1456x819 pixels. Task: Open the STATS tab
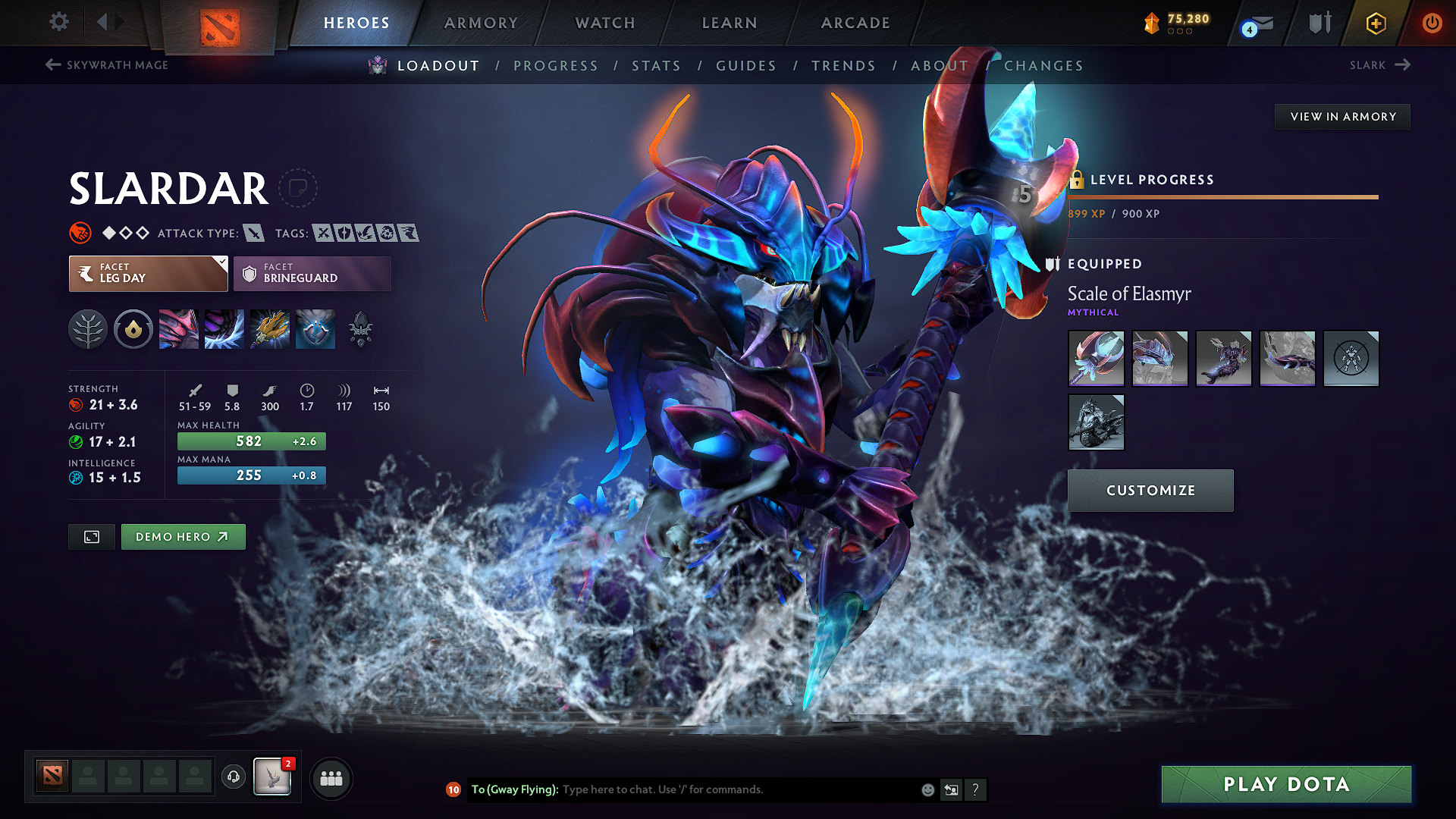pyautogui.click(x=657, y=66)
